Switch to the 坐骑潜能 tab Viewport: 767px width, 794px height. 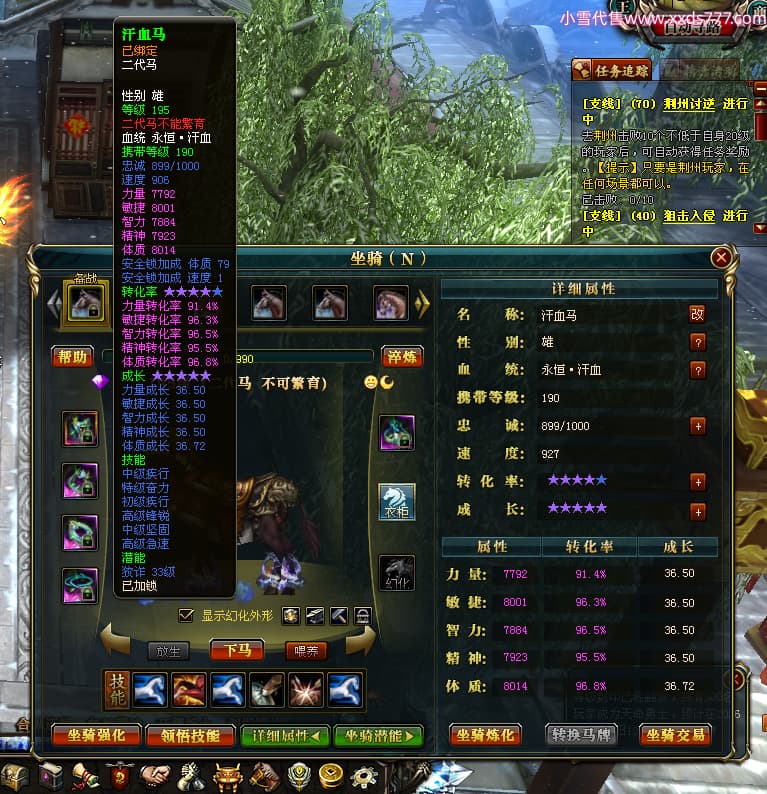(378, 736)
